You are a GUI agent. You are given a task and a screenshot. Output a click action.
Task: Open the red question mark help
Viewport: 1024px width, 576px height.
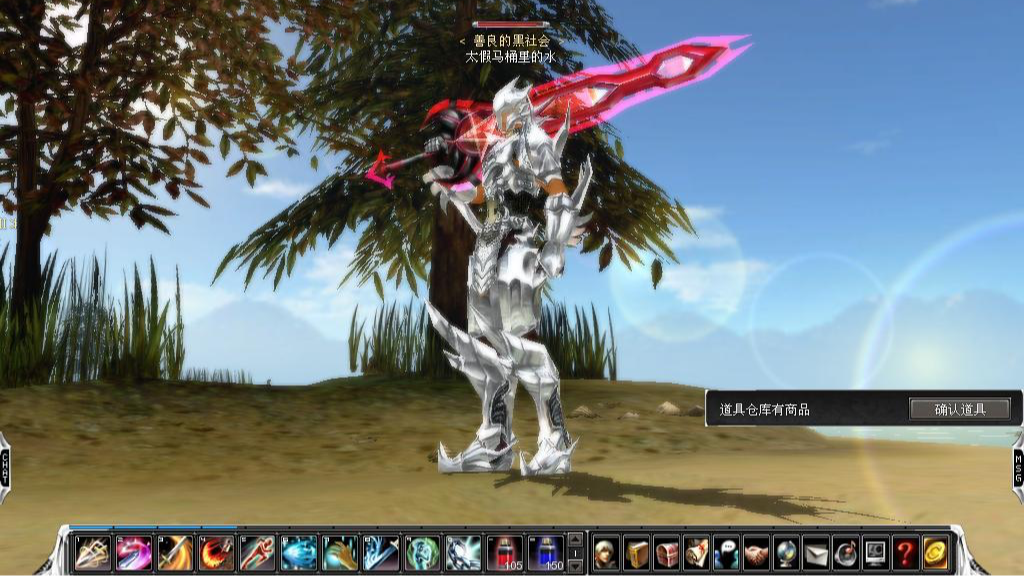point(906,552)
